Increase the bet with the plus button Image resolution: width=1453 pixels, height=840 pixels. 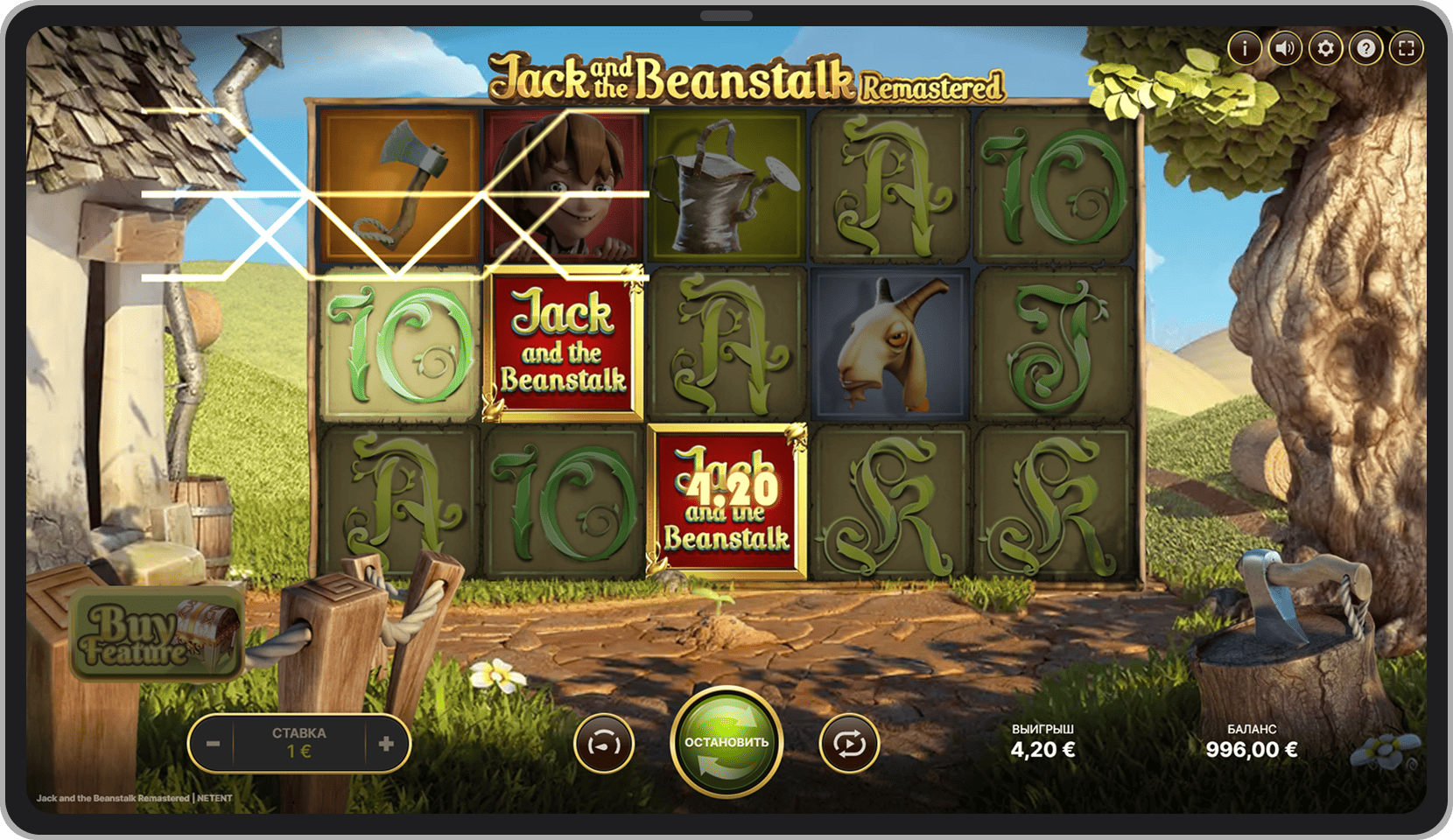pyautogui.click(x=386, y=744)
